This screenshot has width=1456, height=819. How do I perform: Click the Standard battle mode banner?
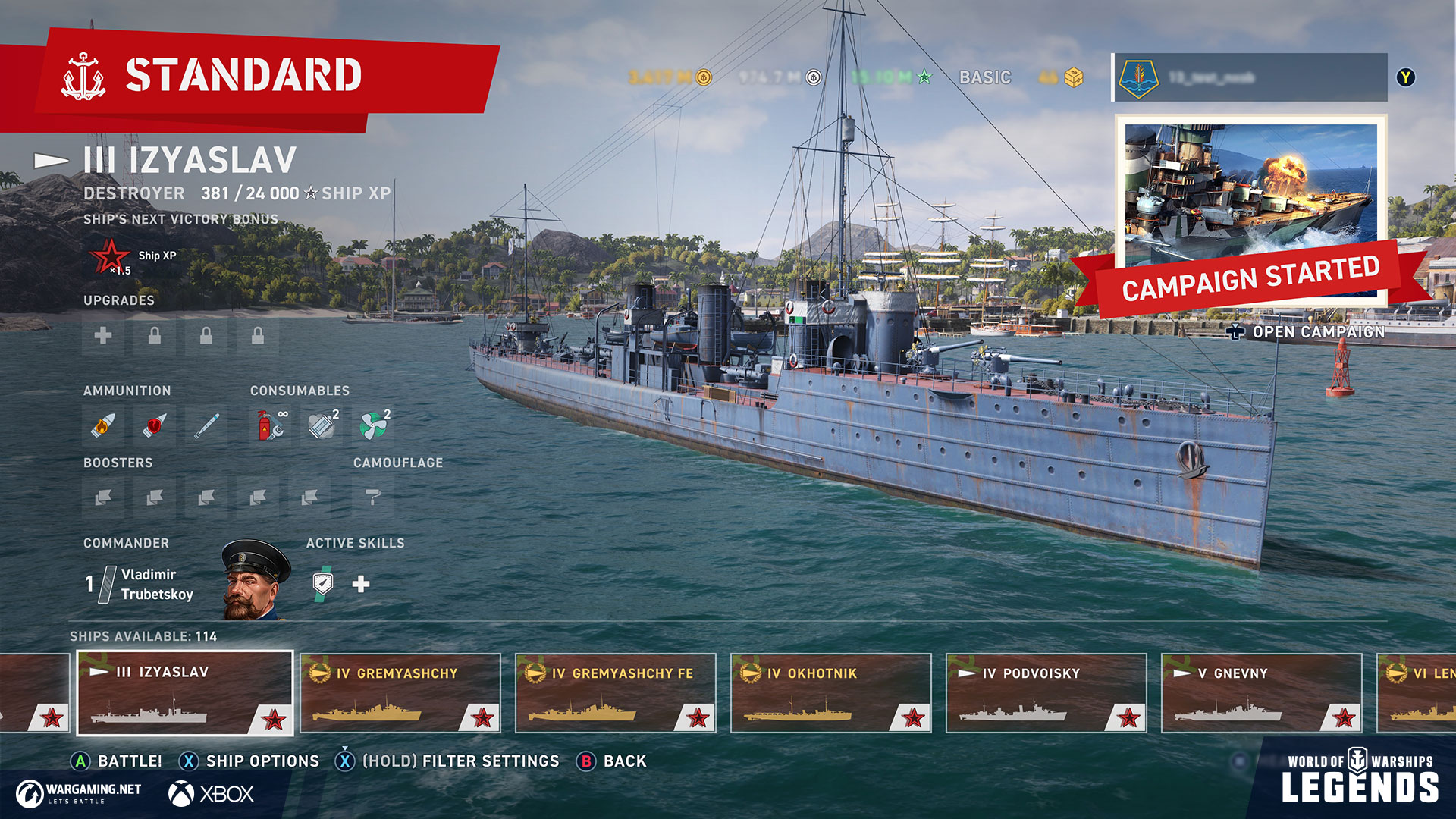coord(243,76)
